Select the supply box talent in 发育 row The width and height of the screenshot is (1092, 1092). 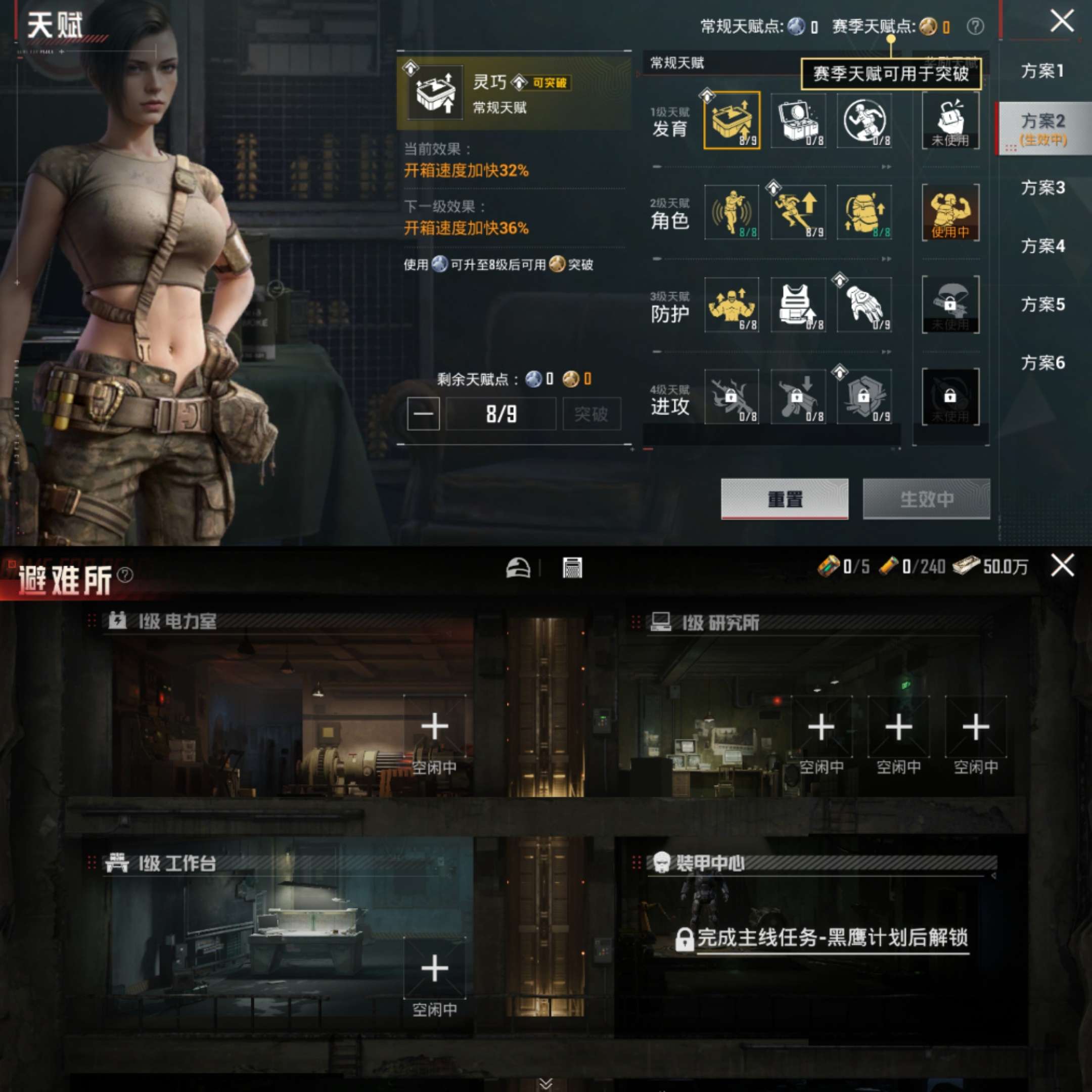798,120
